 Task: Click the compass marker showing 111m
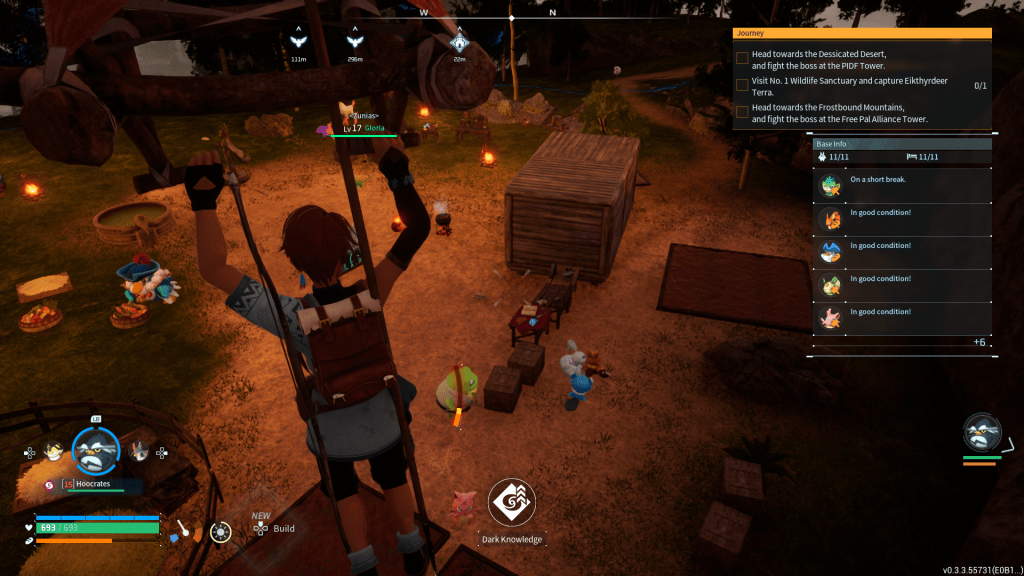298,41
